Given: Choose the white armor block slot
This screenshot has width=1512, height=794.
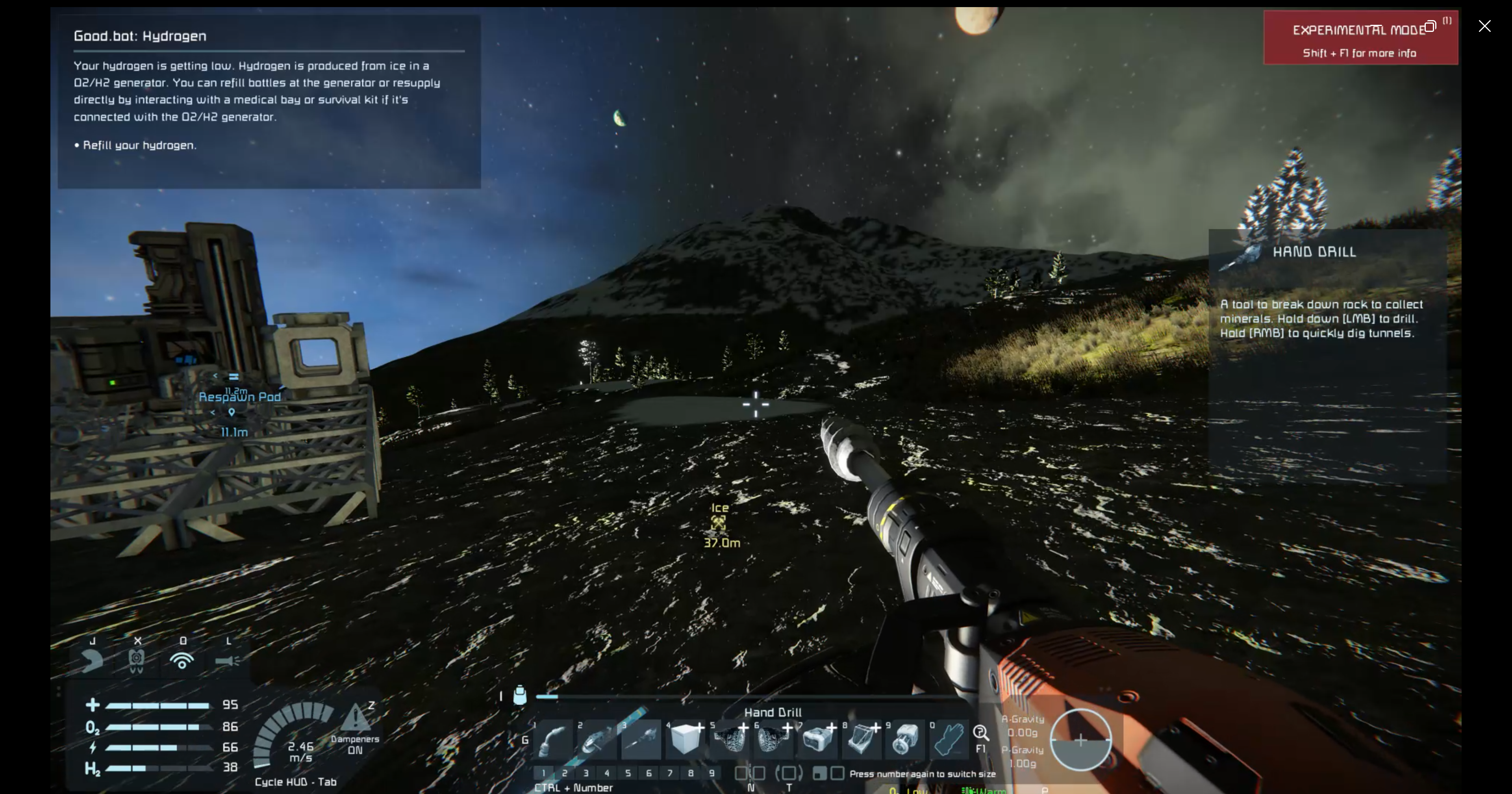Looking at the screenshot, I should tap(685, 740).
